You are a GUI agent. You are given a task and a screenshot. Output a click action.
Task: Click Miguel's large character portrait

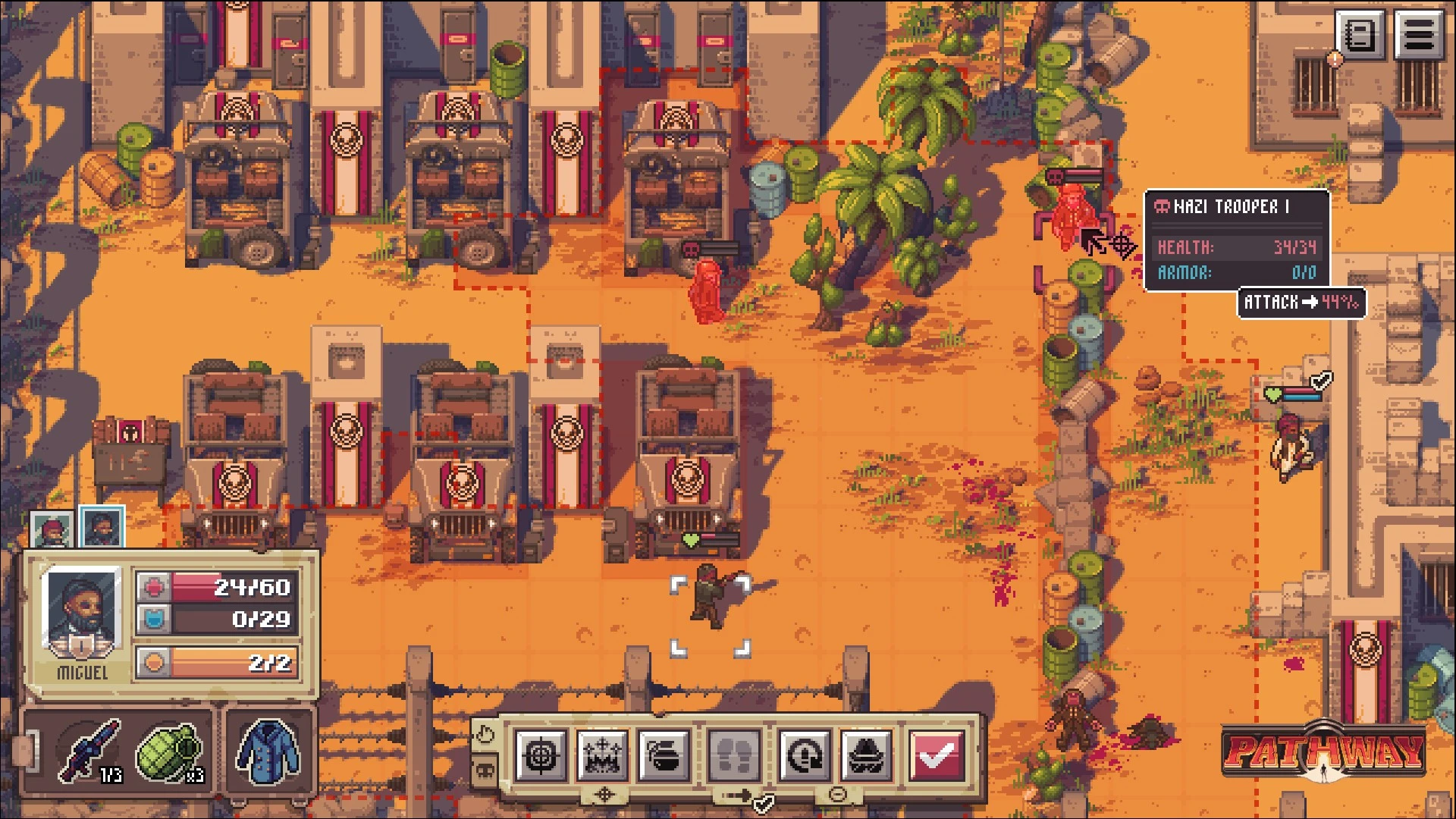click(x=82, y=613)
